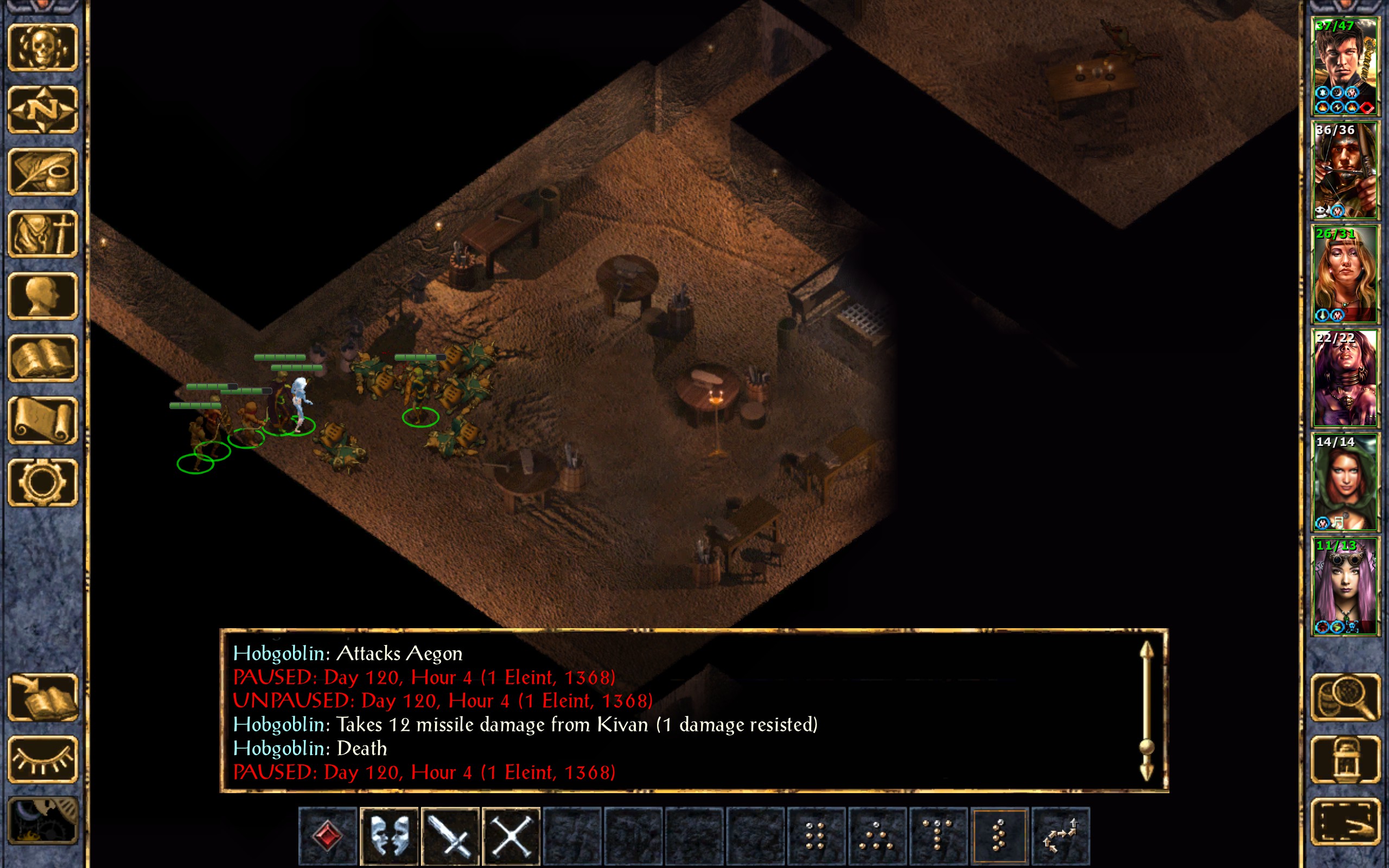Open the journal quill and inkwell icon

[42, 171]
